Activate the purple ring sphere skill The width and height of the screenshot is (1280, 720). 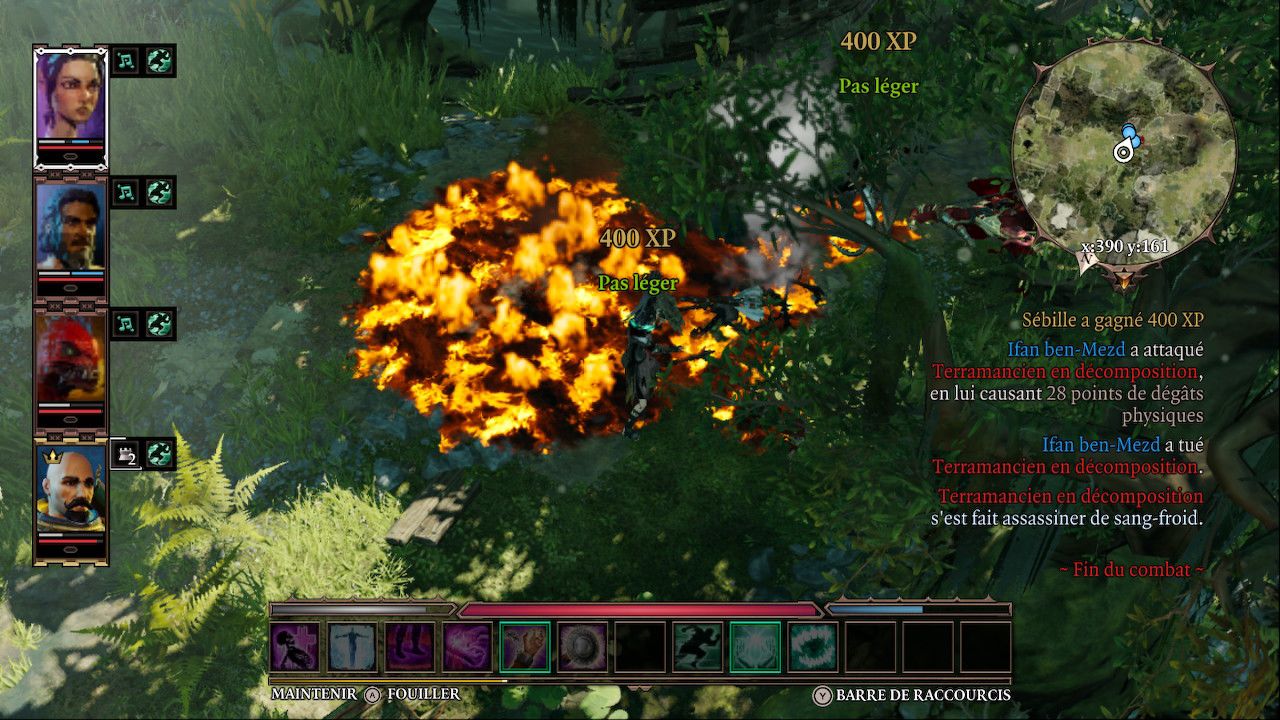pyautogui.click(x=583, y=647)
